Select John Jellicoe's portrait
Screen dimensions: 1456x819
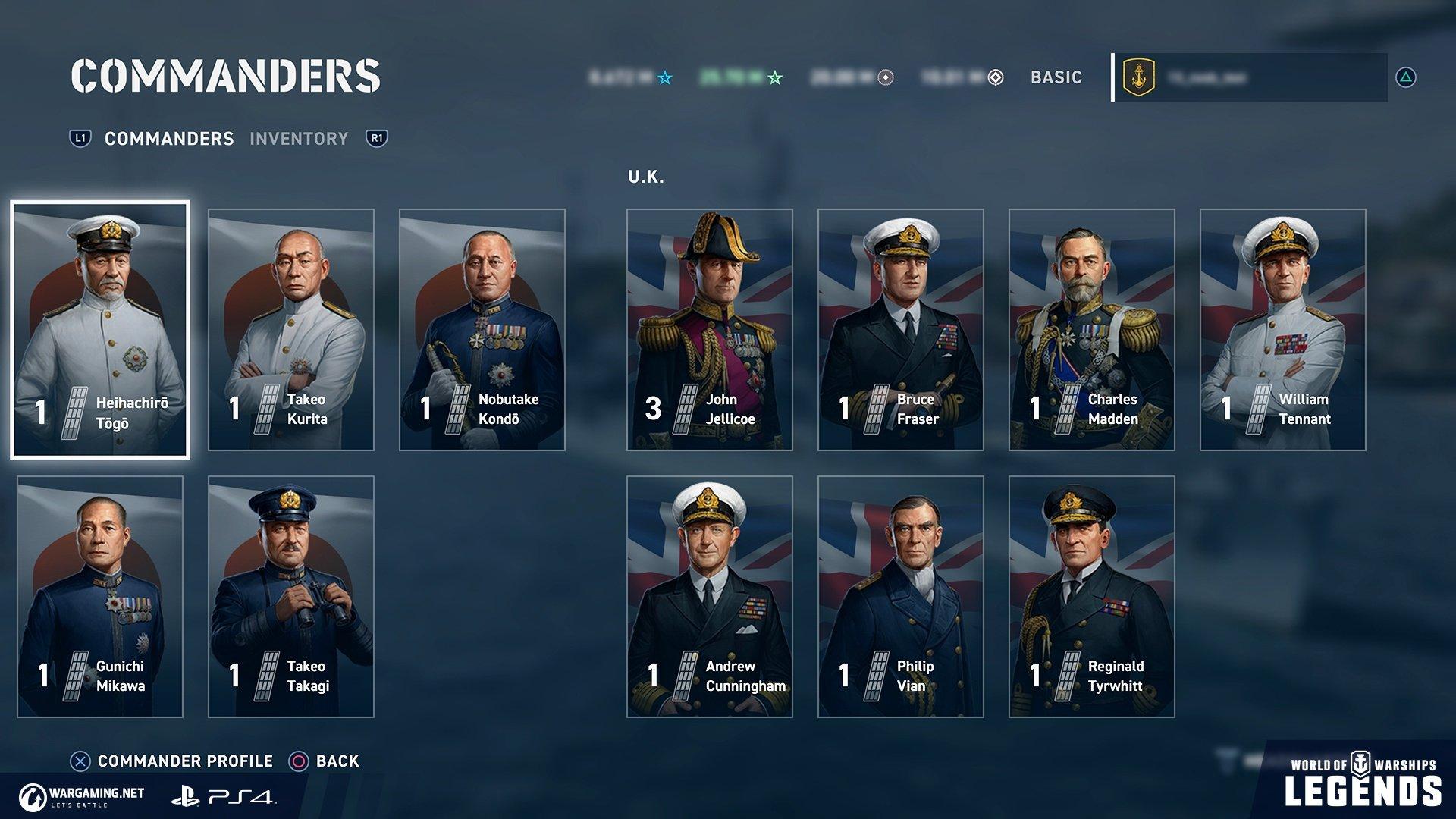click(x=709, y=326)
